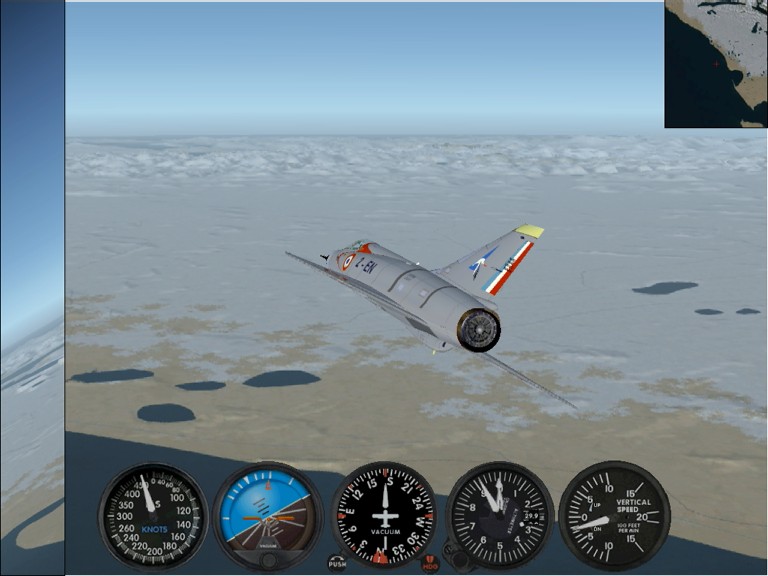The width and height of the screenshot is (768, 576).
Task: Open the terrain minimap
Action: tap(716, 64)
